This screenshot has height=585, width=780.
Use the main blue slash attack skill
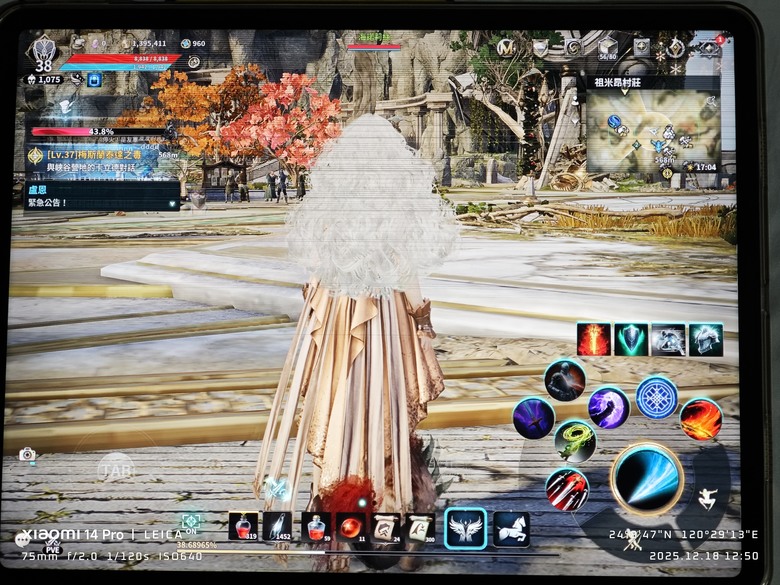(x=647, y=477)
